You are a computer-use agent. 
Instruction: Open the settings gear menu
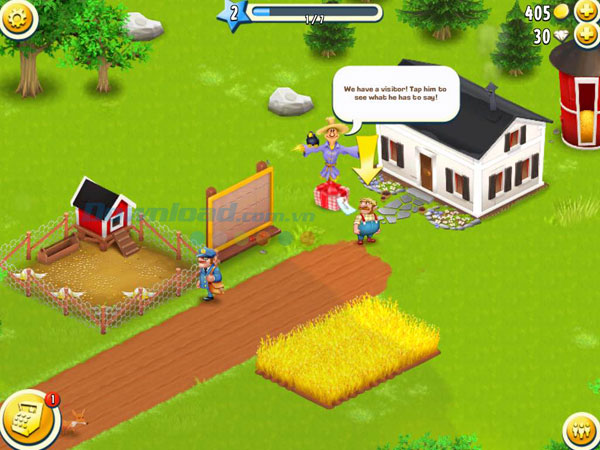(x=18, y=16)
